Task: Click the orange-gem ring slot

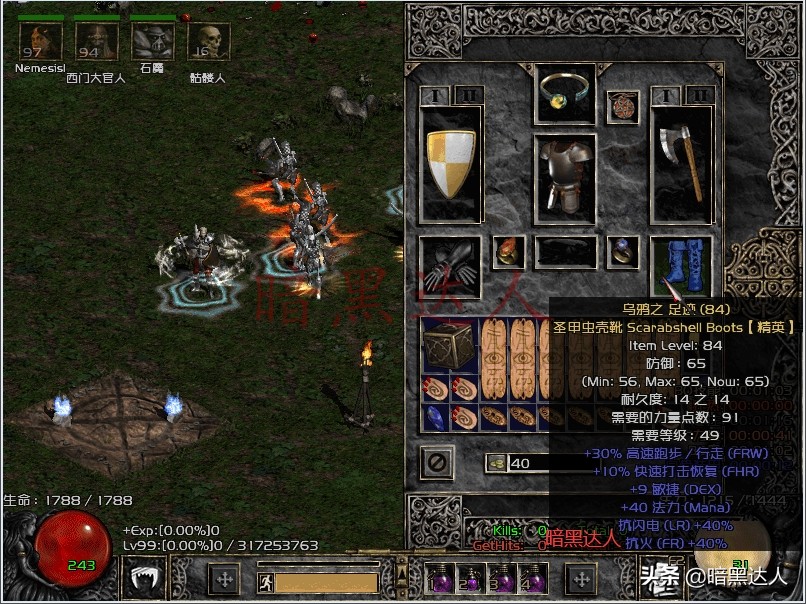Action: coord(509,251)
